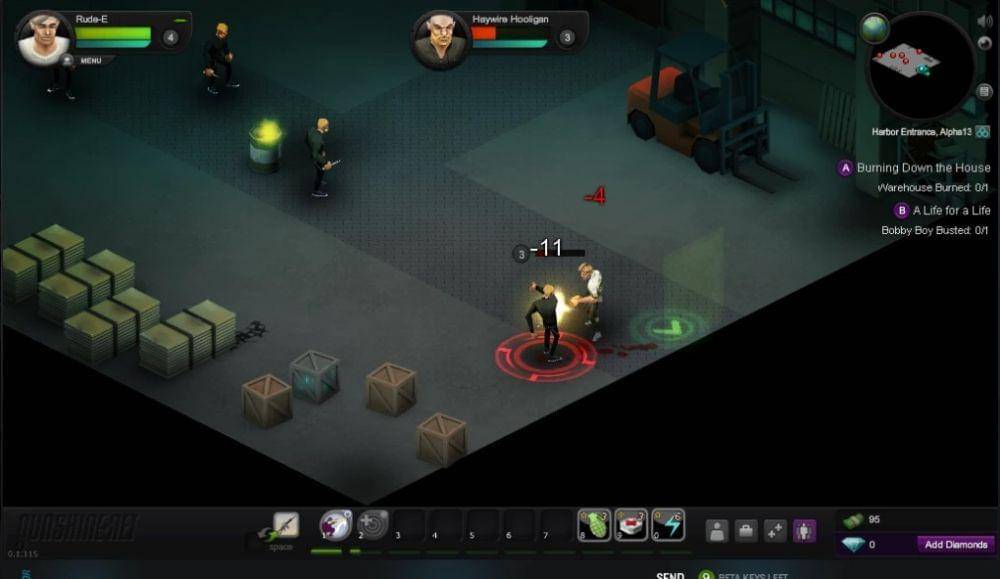Click Rude-E's player portrait
Viewport: 1000px width, 579px height.
[44, 38]
